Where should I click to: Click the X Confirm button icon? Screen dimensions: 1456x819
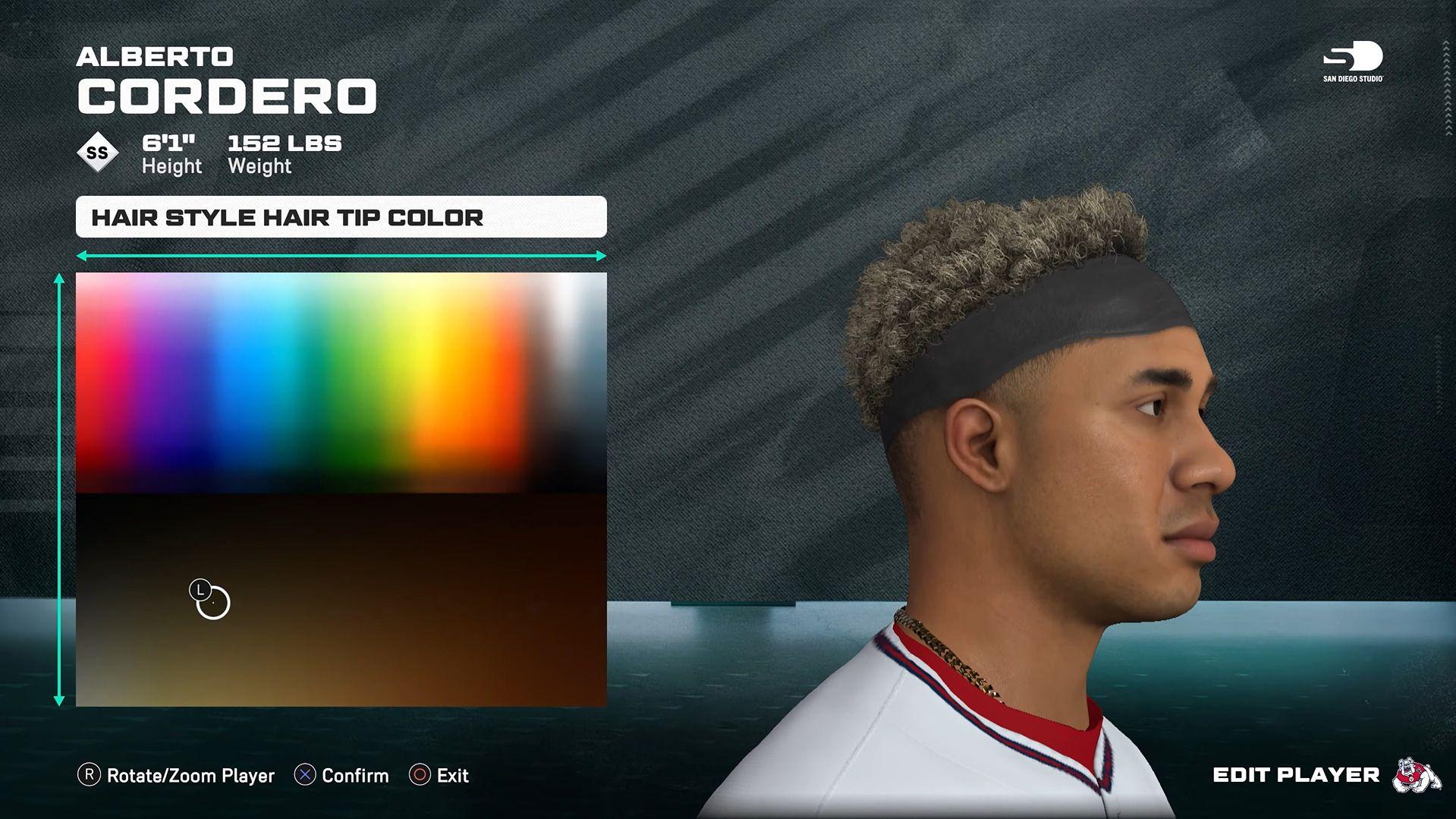pos(305,776)
